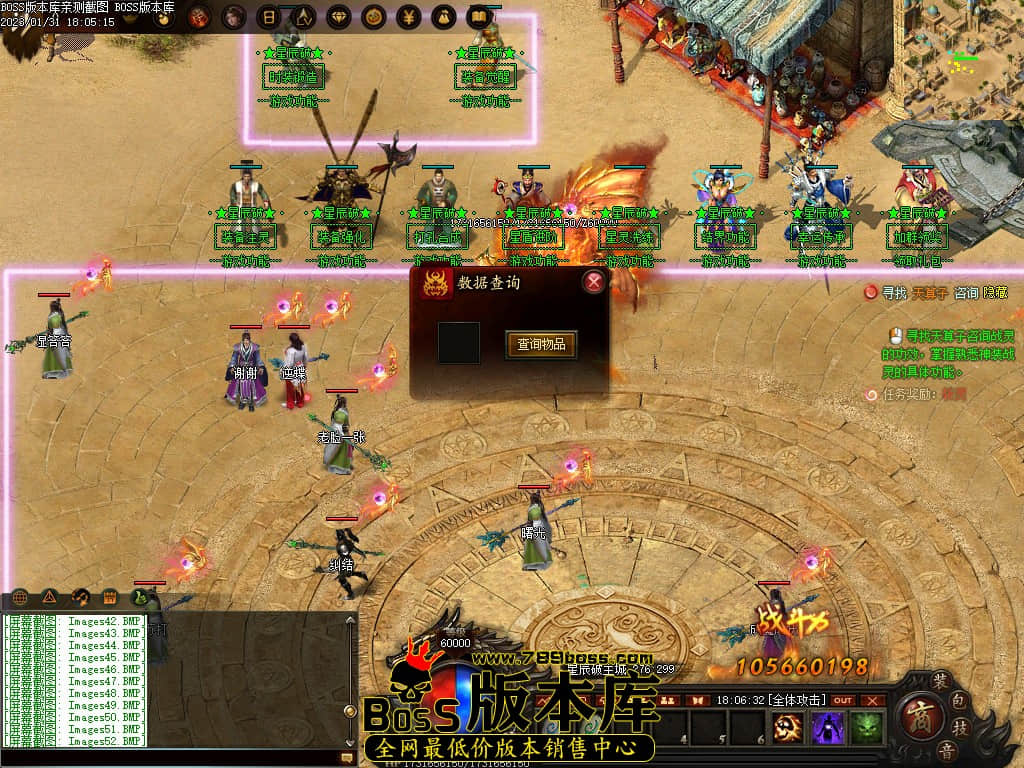The height and width of the screenshot is (768, 1024).
Task: Click the OUT button on bottom bar
Action: [x=843, y=701]
